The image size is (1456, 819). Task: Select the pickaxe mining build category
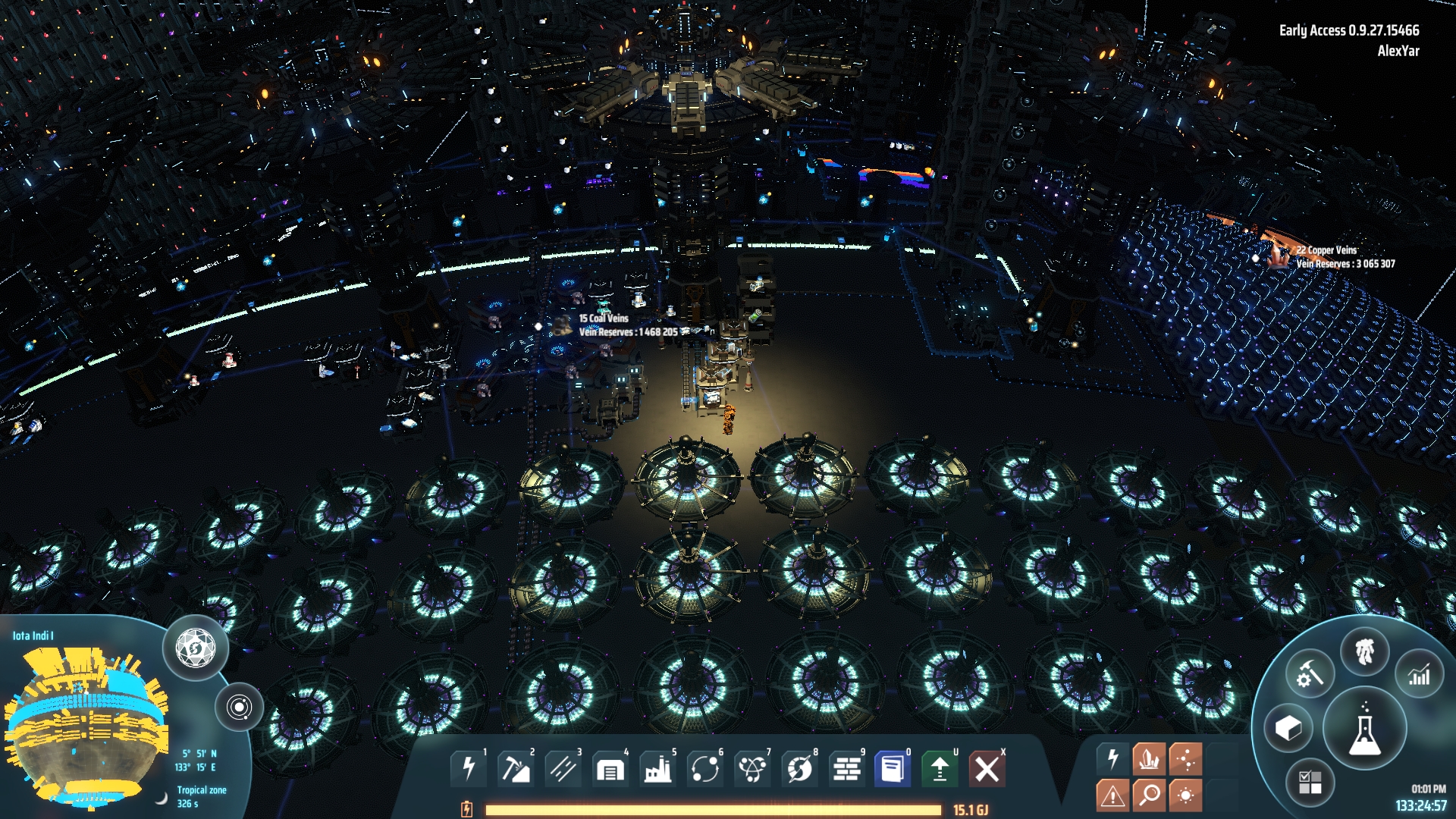point(516,769)
